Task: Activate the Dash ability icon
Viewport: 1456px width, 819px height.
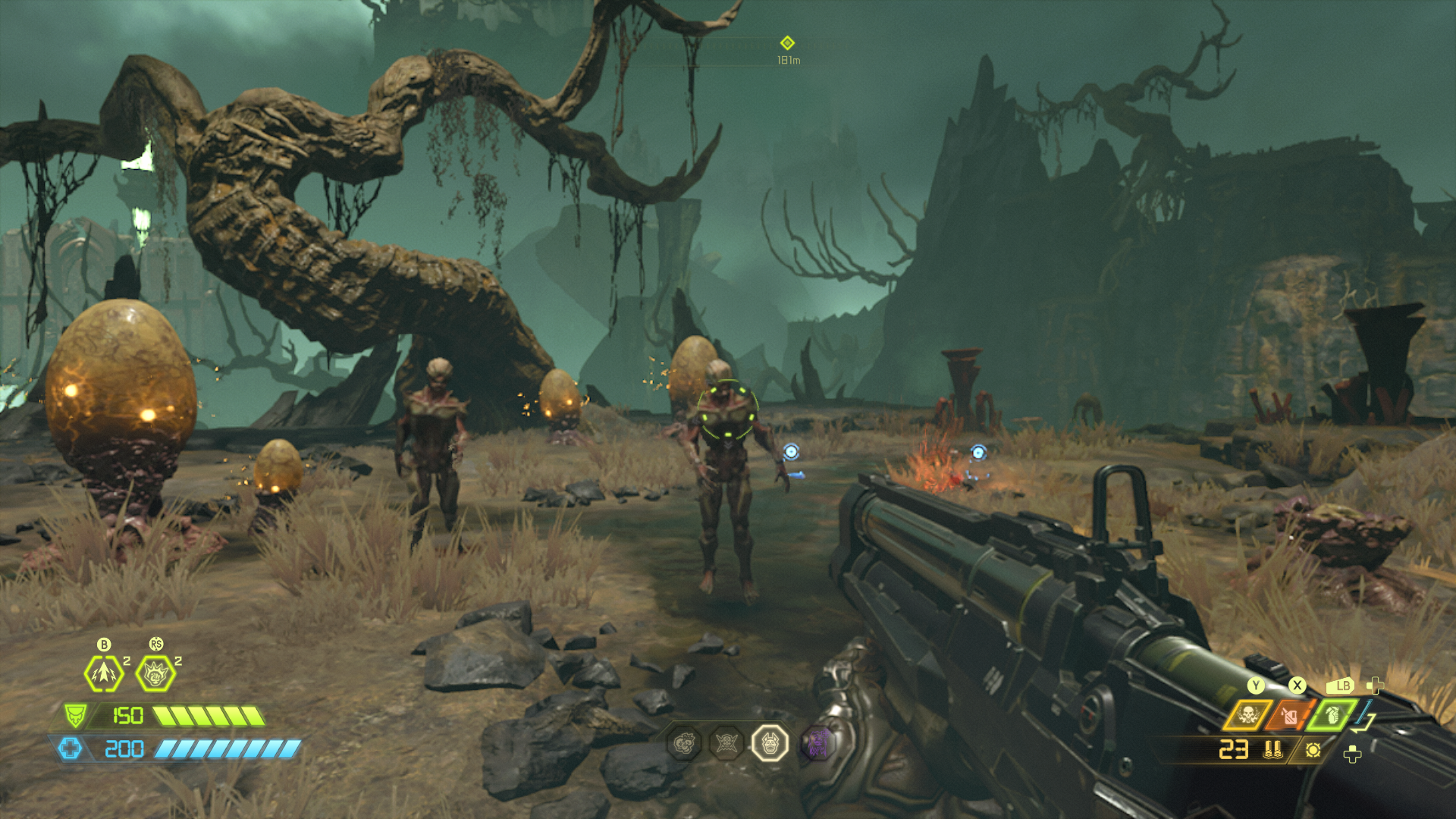Action: [x=104, y=673]
